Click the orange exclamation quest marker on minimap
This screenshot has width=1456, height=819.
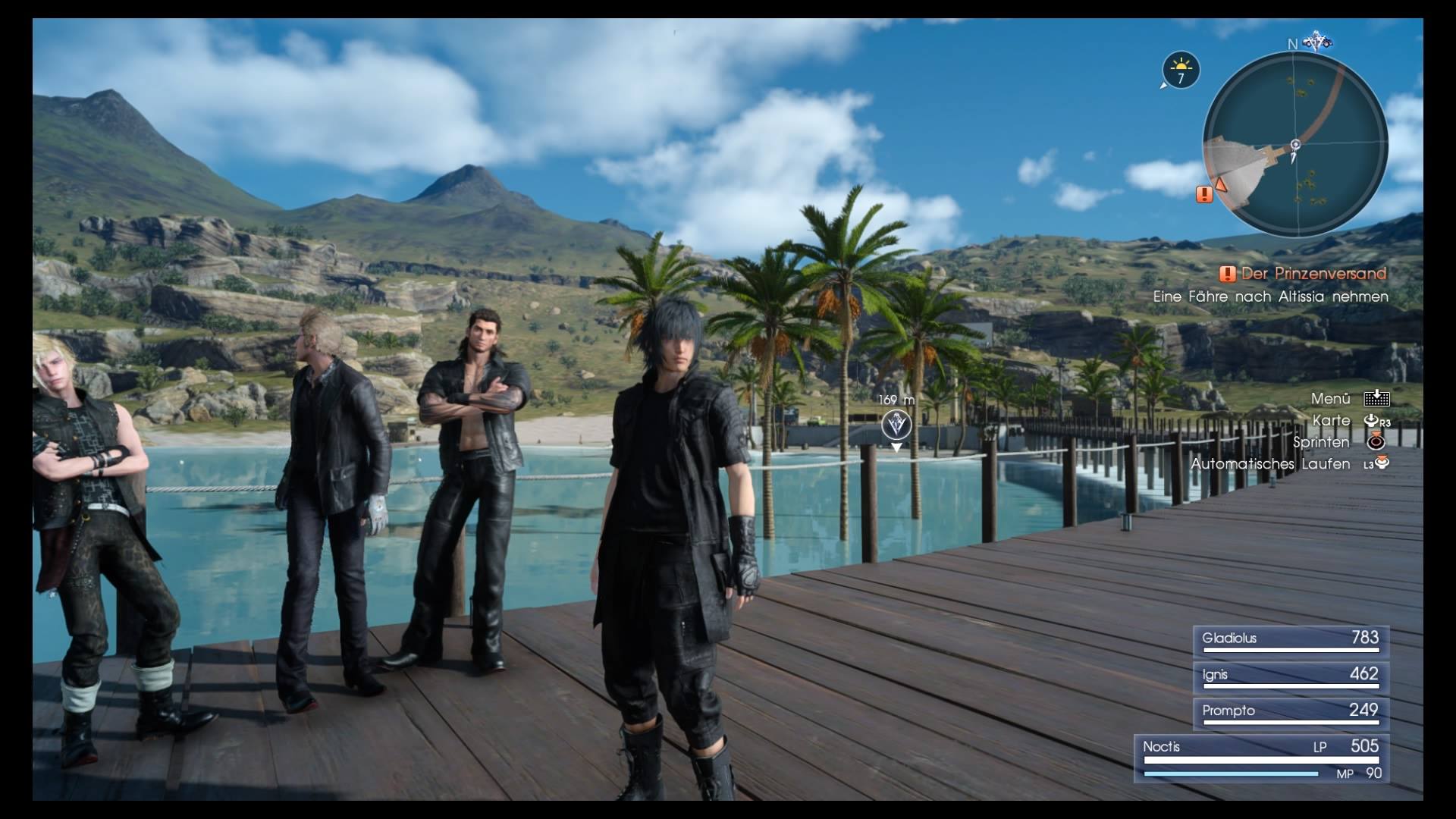[x=1203, y=196]
